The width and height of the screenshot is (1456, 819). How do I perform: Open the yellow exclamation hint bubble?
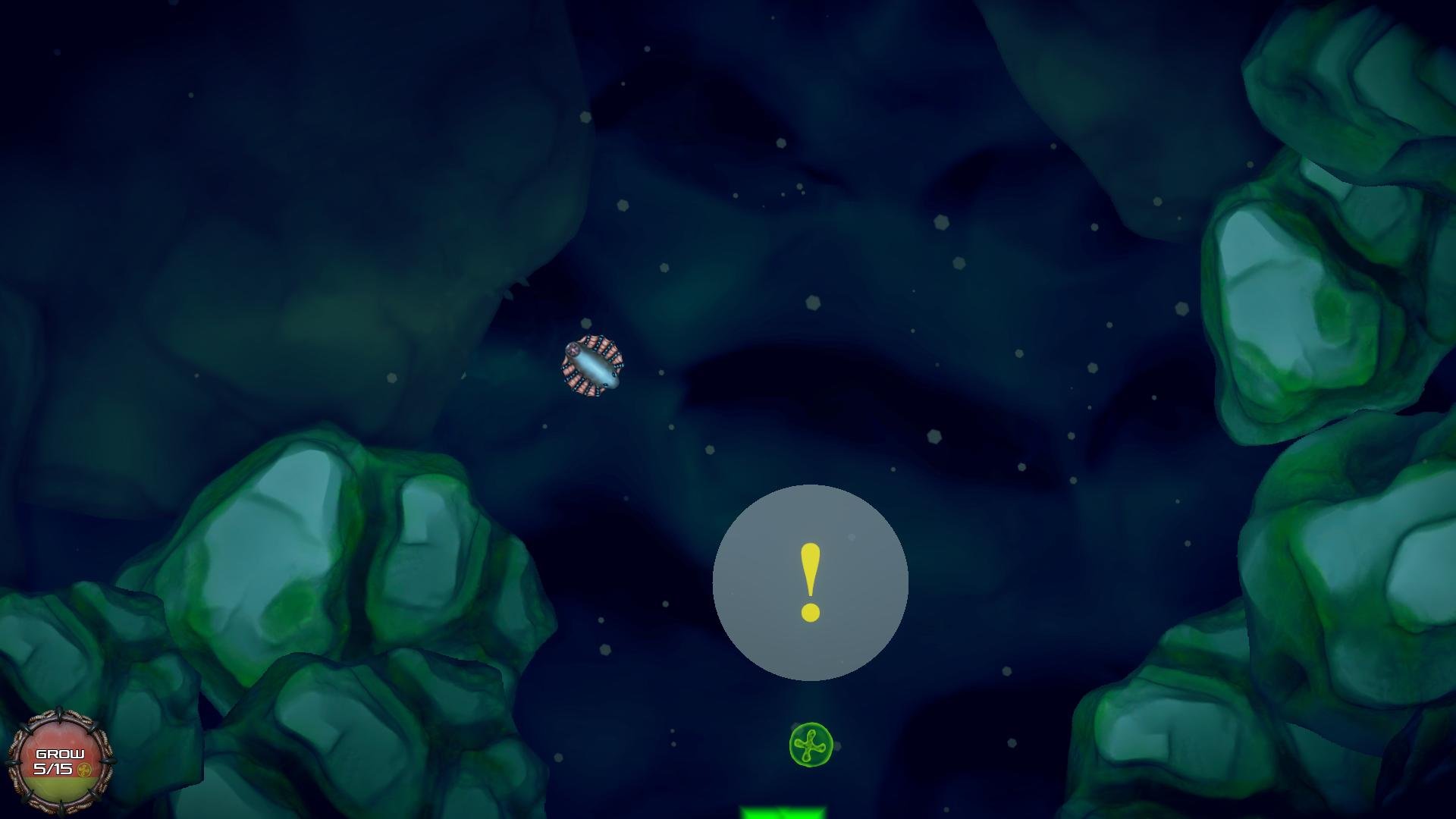(x=810, y=582)
